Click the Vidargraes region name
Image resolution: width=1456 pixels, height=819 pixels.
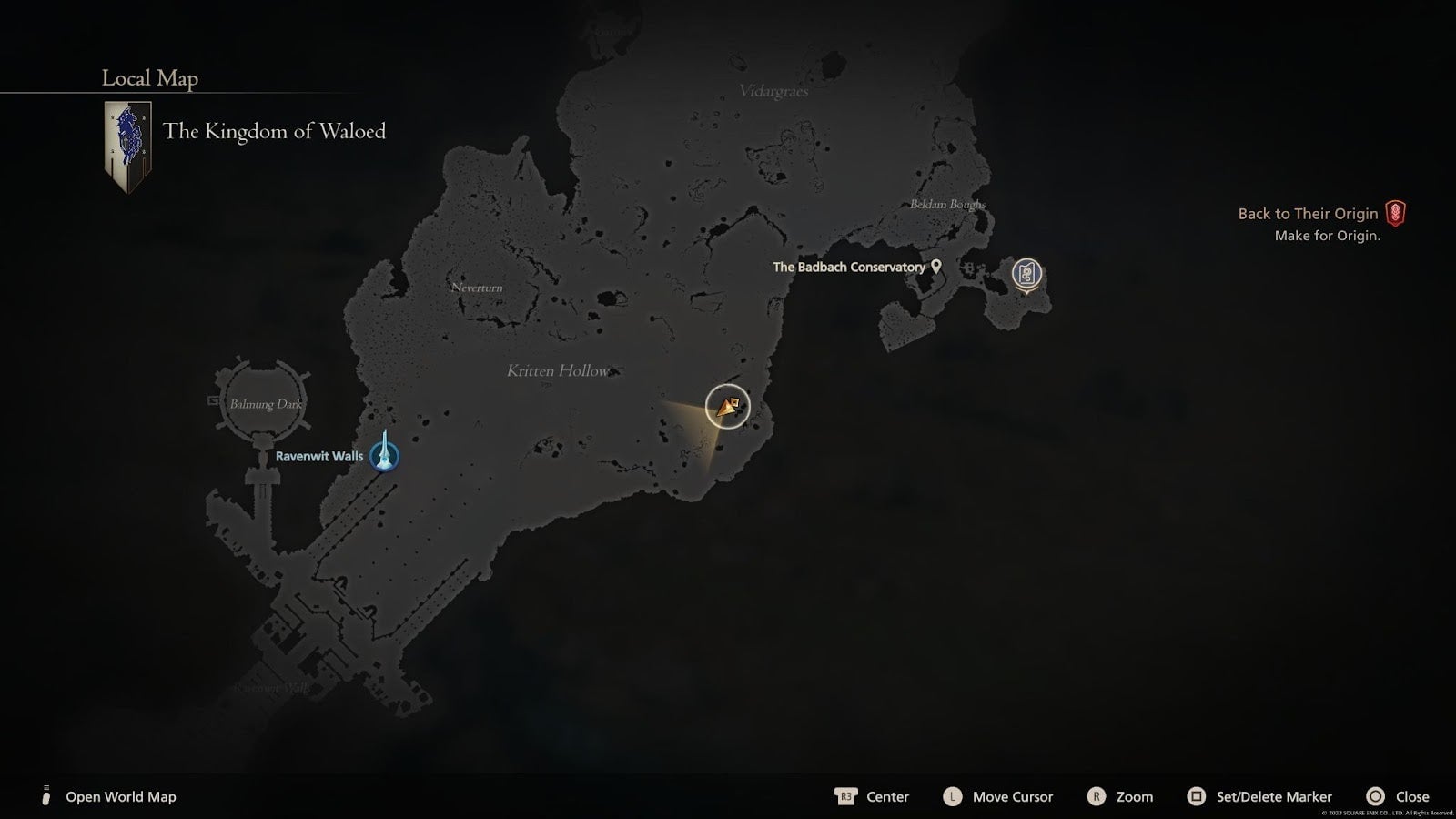[x=774, y=91]
